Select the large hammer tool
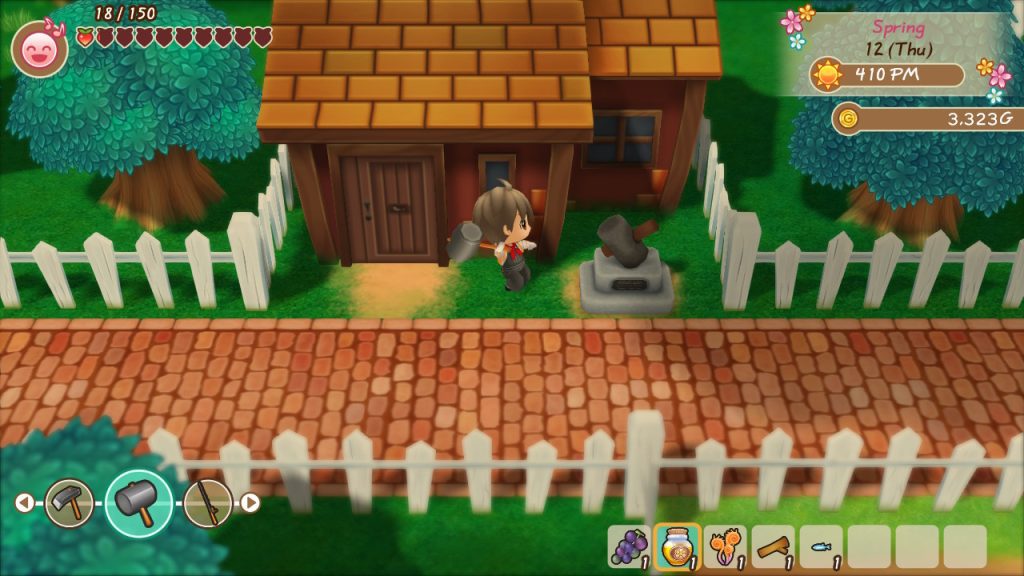This screenshot has width=1024, height=576. (x=138, y=502)
